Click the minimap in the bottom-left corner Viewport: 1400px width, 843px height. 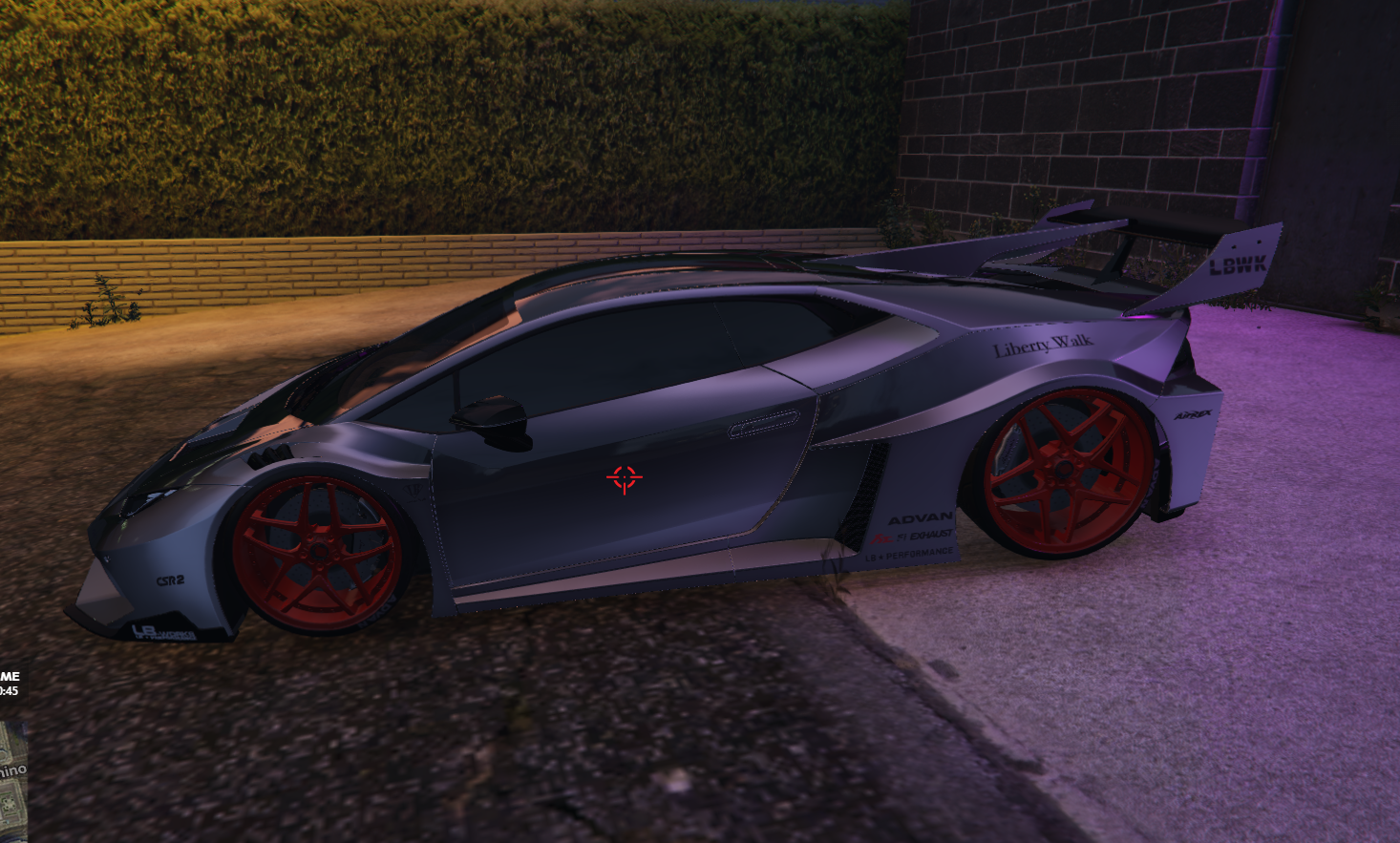click(x=12, y=781)
